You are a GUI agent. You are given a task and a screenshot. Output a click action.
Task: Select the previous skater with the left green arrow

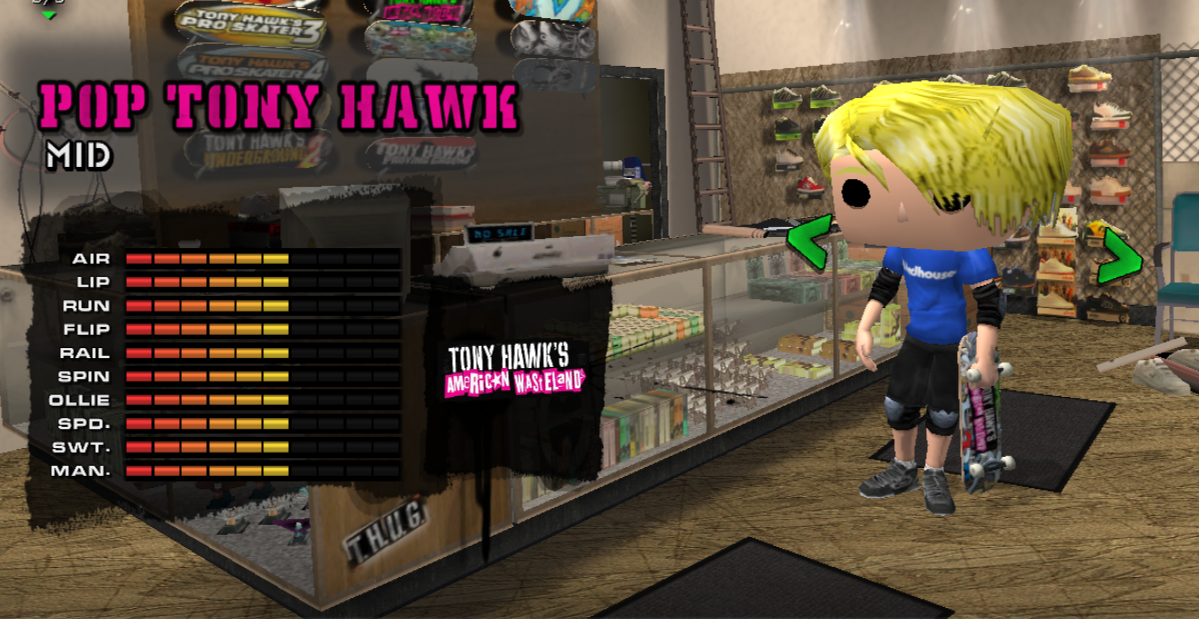[807, 241]
